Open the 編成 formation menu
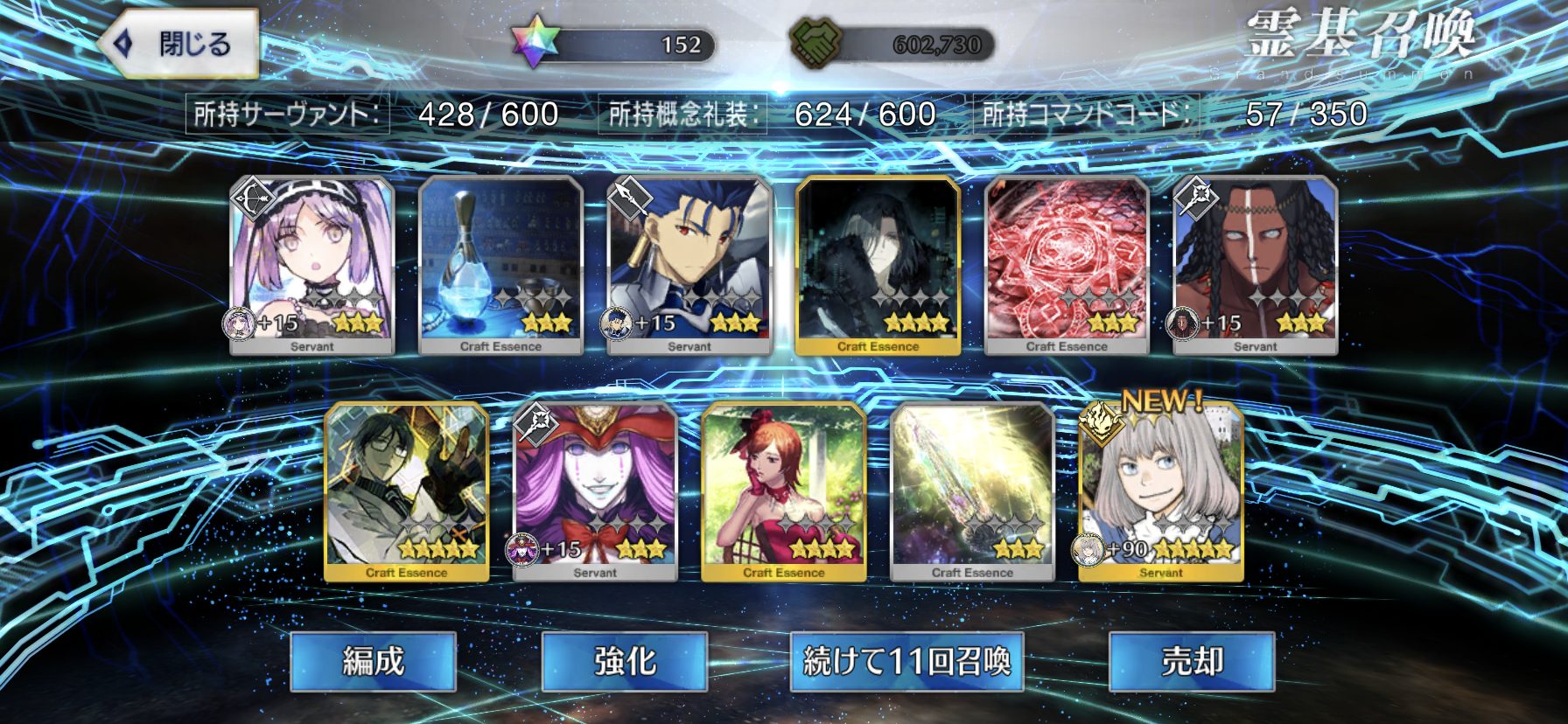Screen dimensions: 1568x724 373,661
